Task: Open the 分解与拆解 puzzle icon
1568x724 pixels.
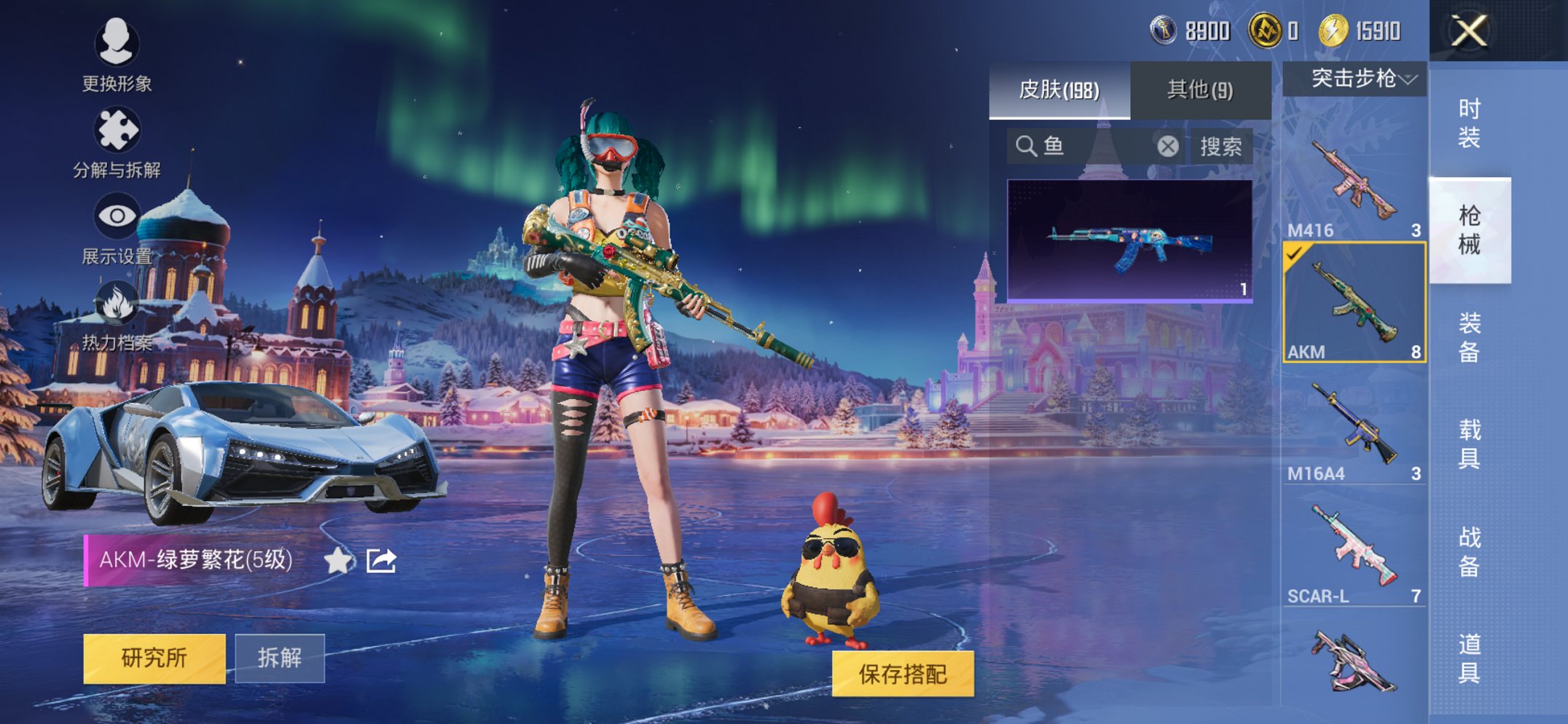Action: [119, 127]
